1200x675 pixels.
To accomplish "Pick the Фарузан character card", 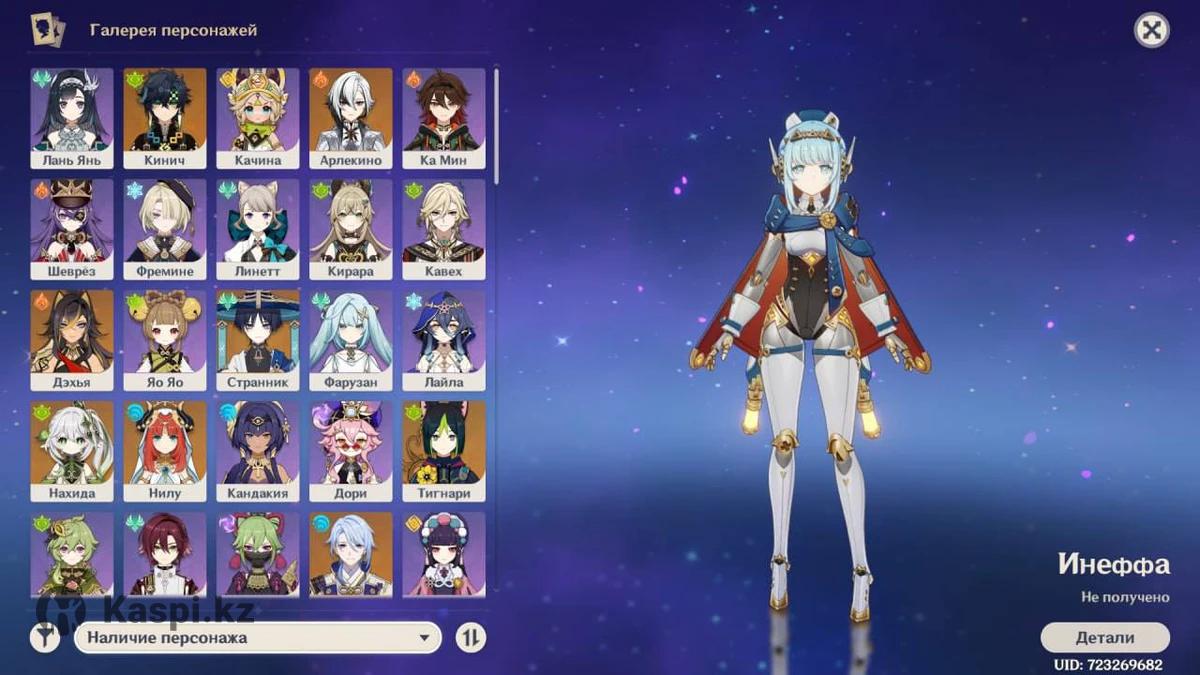I will pos(351,339).
